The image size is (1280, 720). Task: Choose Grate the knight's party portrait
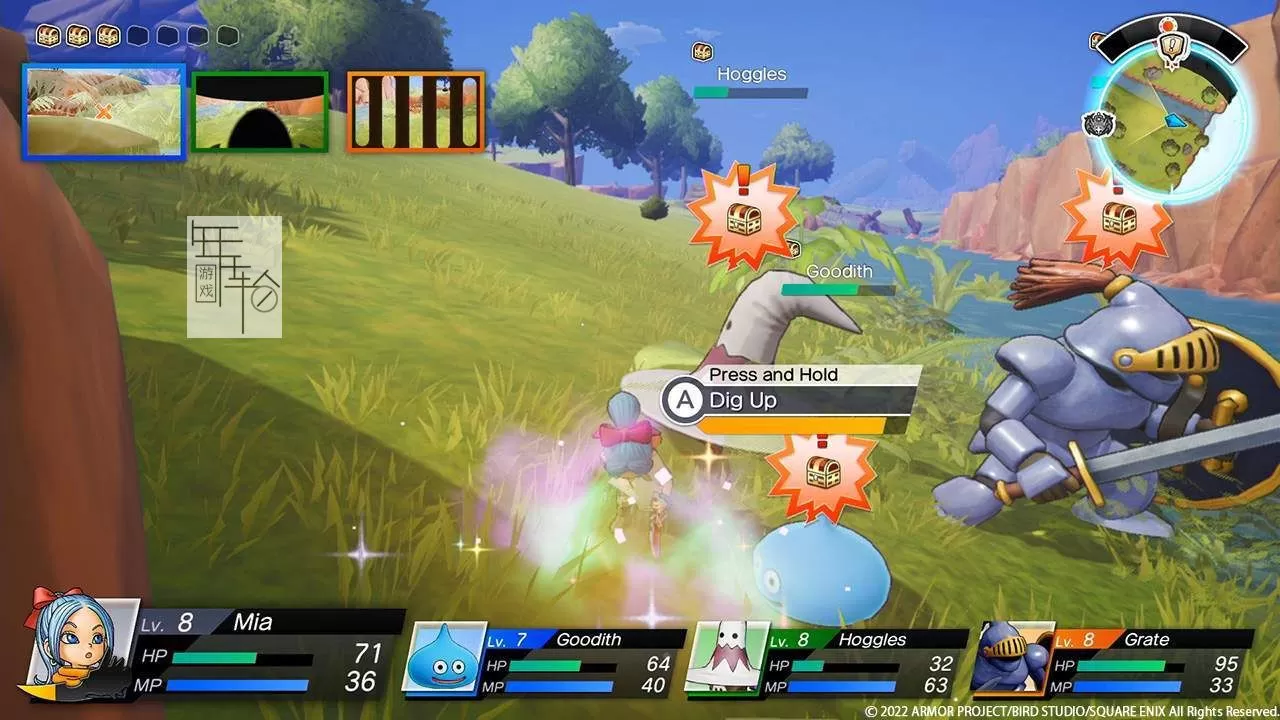point(1012,657)
